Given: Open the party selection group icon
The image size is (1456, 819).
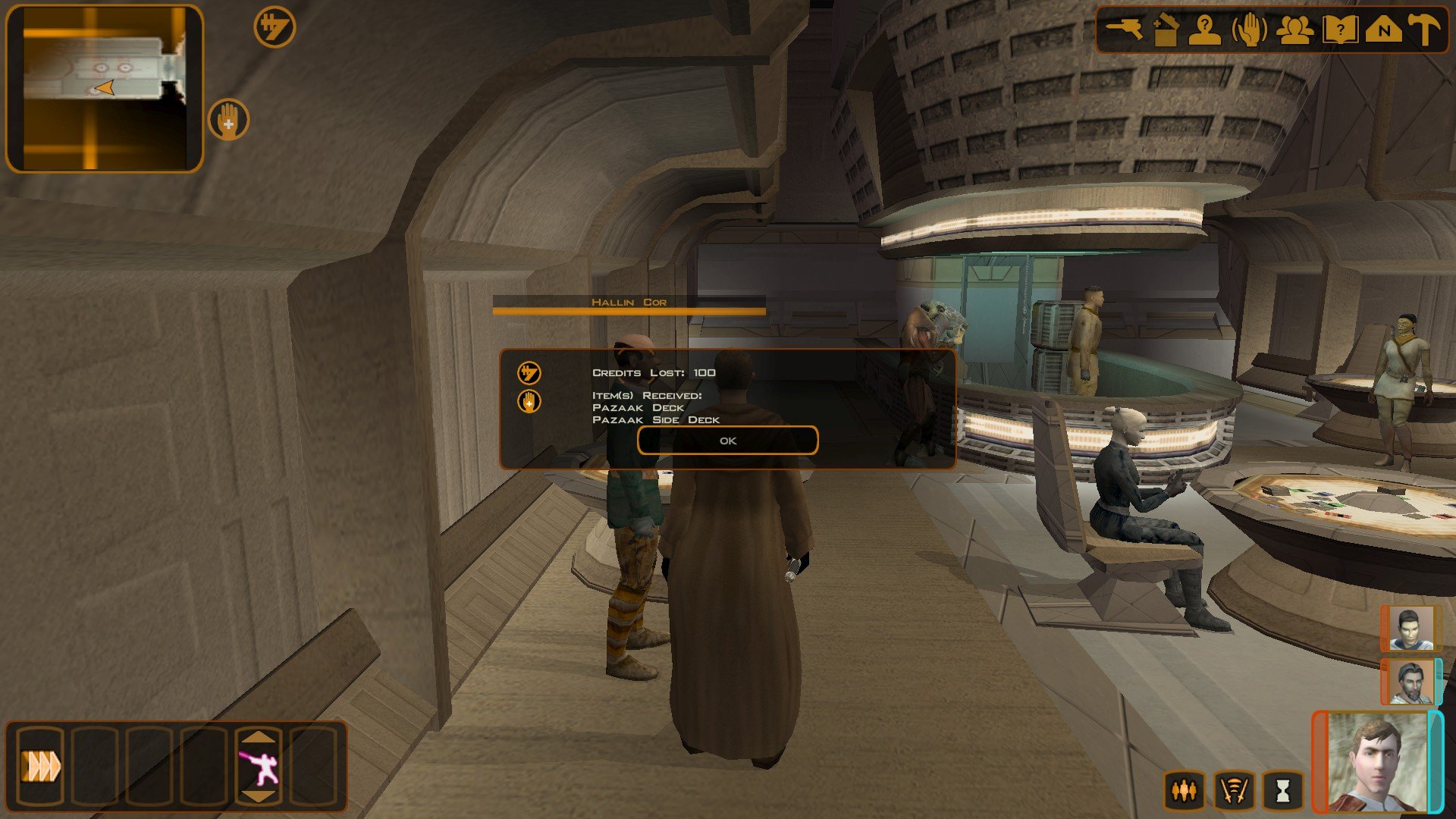Looking at the screenshot, I should click(1294, 30).
